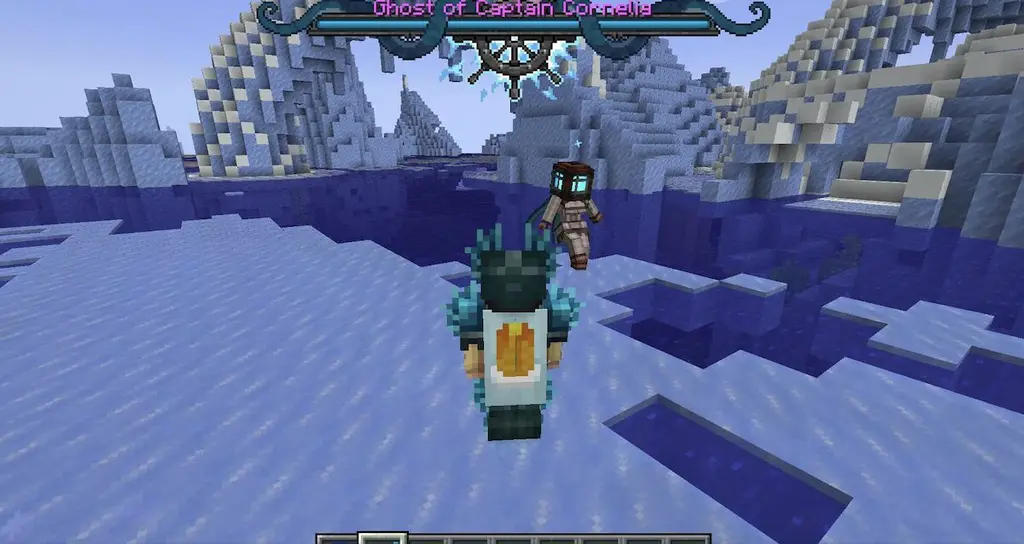Select the highlighted hotbar slot
Image resolution: width=1024 pixels, height=544 pixels.
click(382, 539)
